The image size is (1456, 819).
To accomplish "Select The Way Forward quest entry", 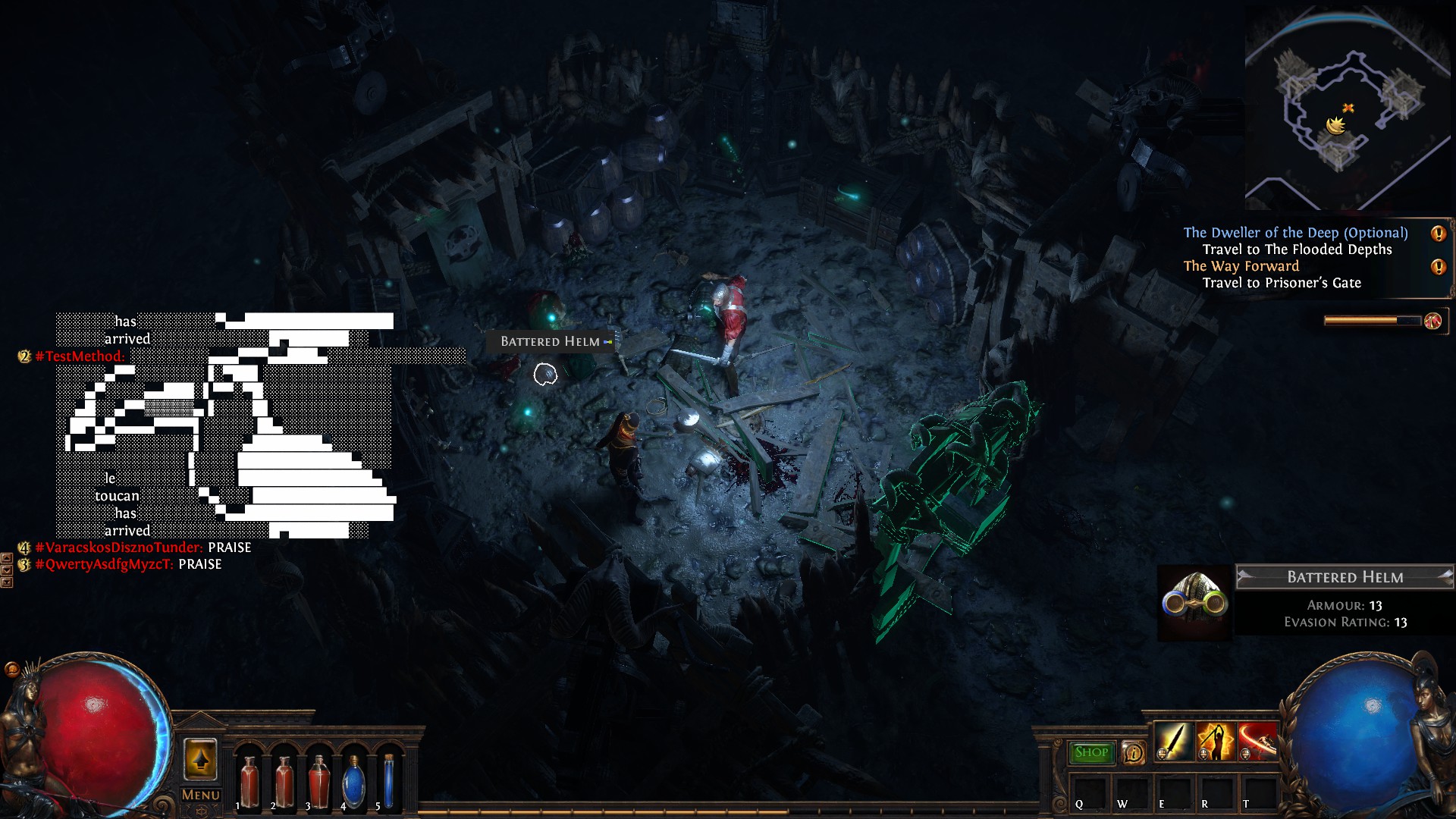I will (x=1241, y=266).
